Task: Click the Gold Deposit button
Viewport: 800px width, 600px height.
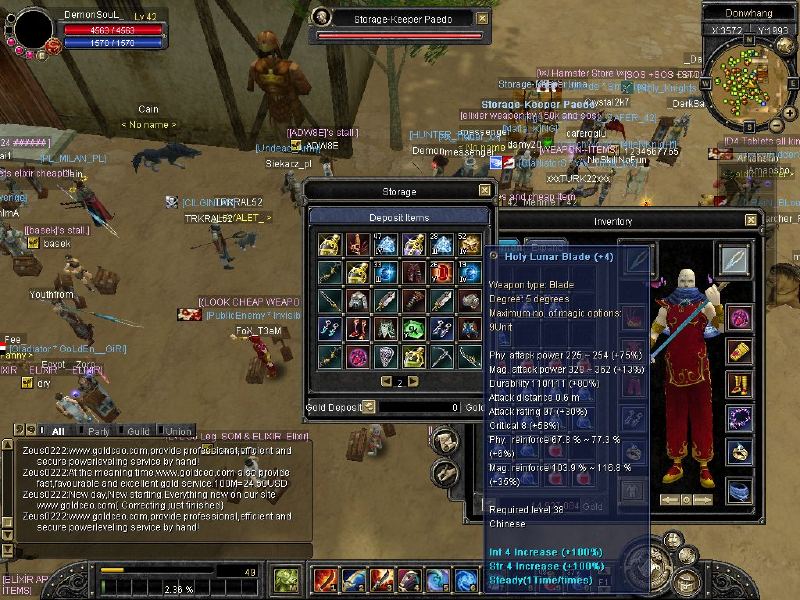Action: [369, 407]
